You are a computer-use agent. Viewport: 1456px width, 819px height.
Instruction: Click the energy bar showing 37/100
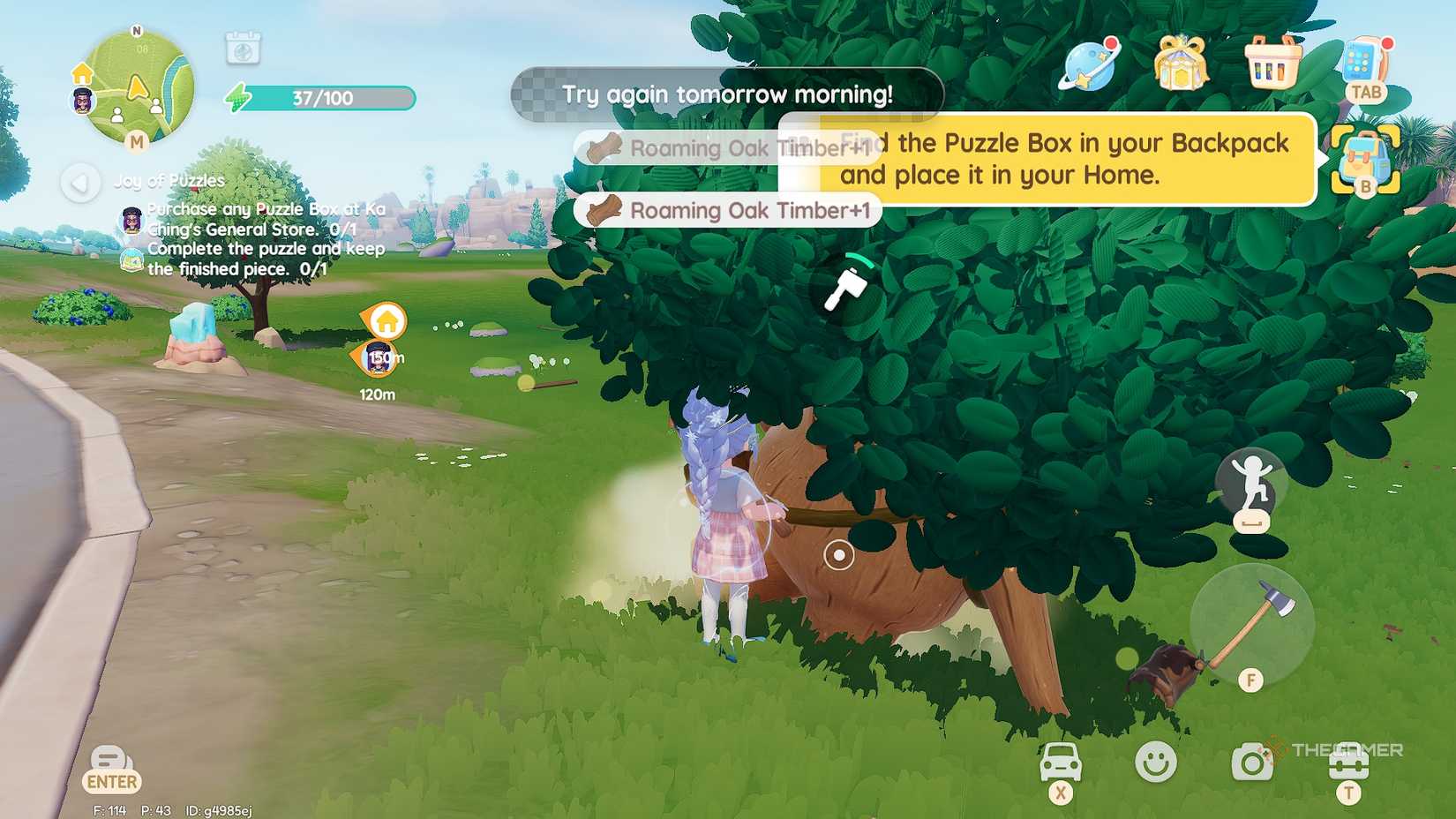[x=318, y=98]
